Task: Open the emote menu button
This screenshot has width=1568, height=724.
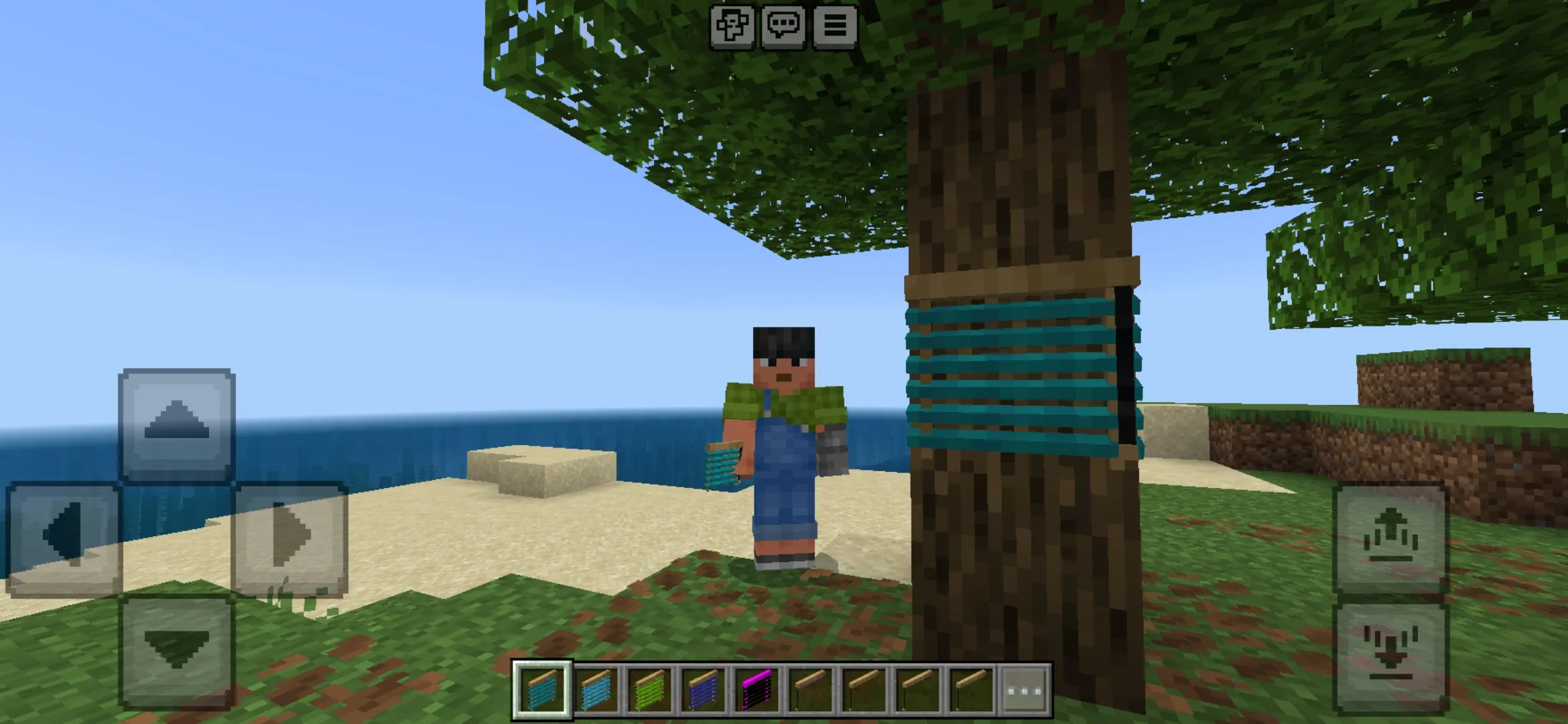Action: pos(731,26)
